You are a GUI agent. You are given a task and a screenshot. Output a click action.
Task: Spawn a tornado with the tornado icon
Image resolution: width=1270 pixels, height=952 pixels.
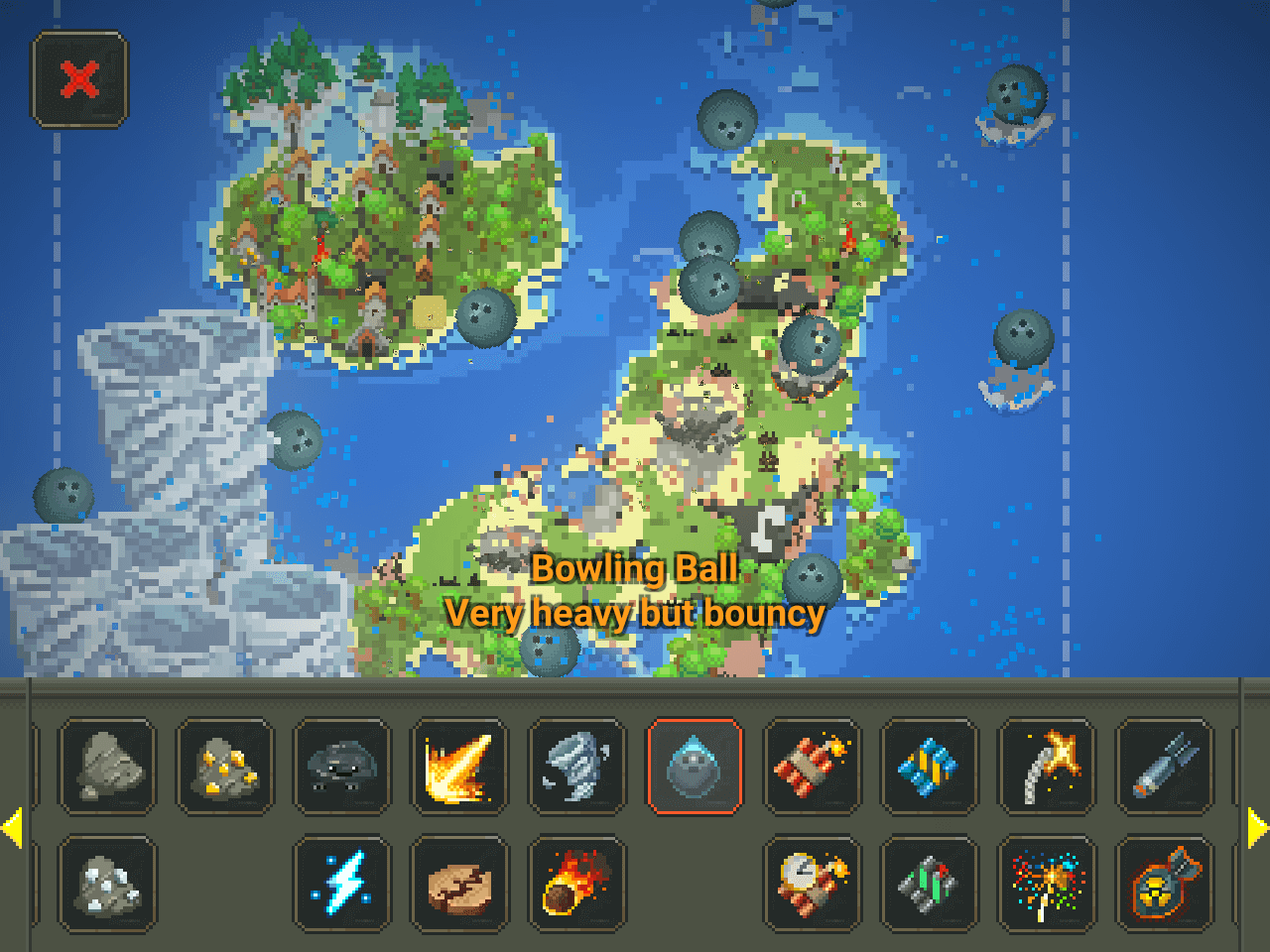click(x=576, y=767)
